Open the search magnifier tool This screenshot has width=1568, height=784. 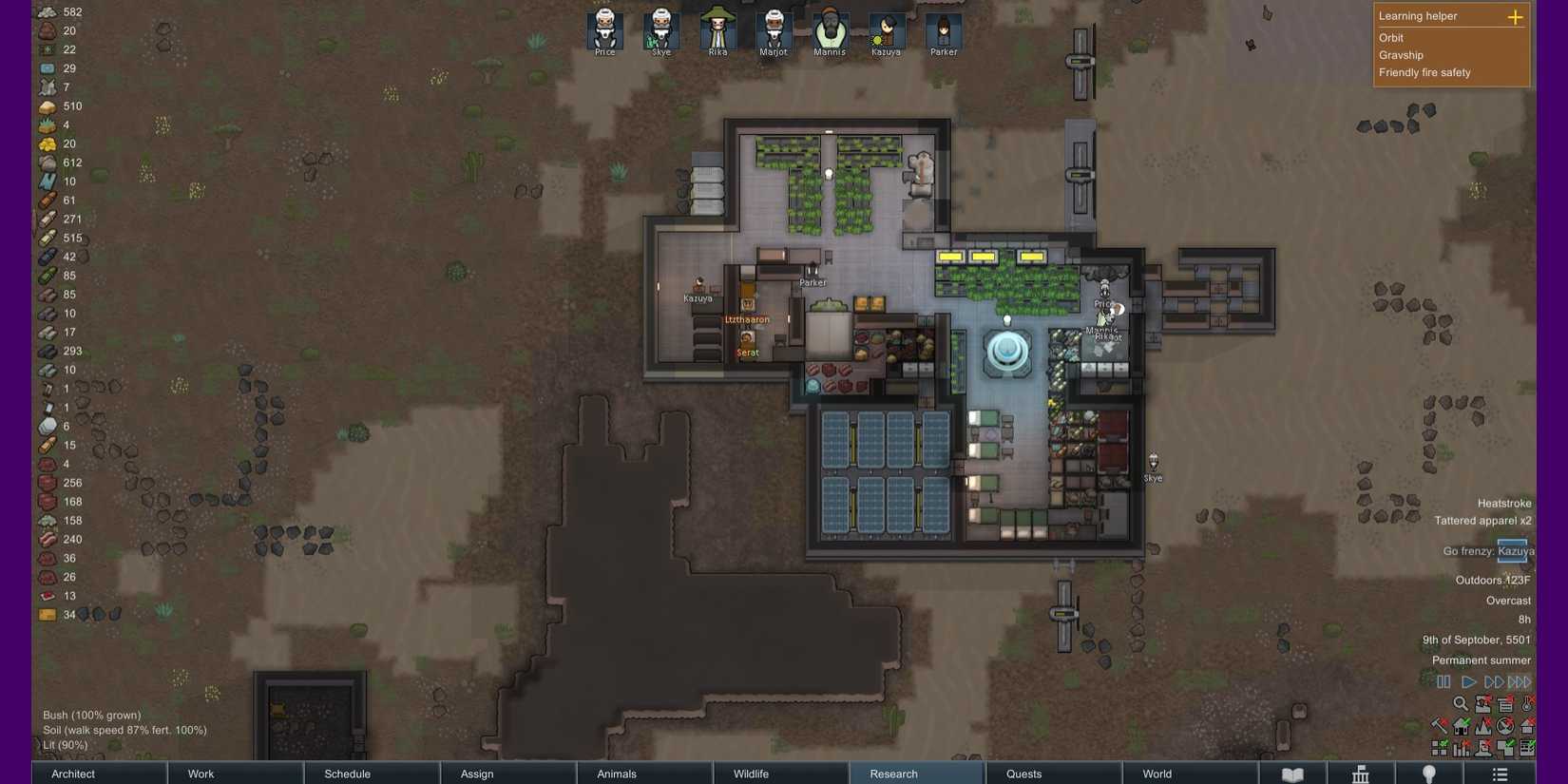point(1462,705)
